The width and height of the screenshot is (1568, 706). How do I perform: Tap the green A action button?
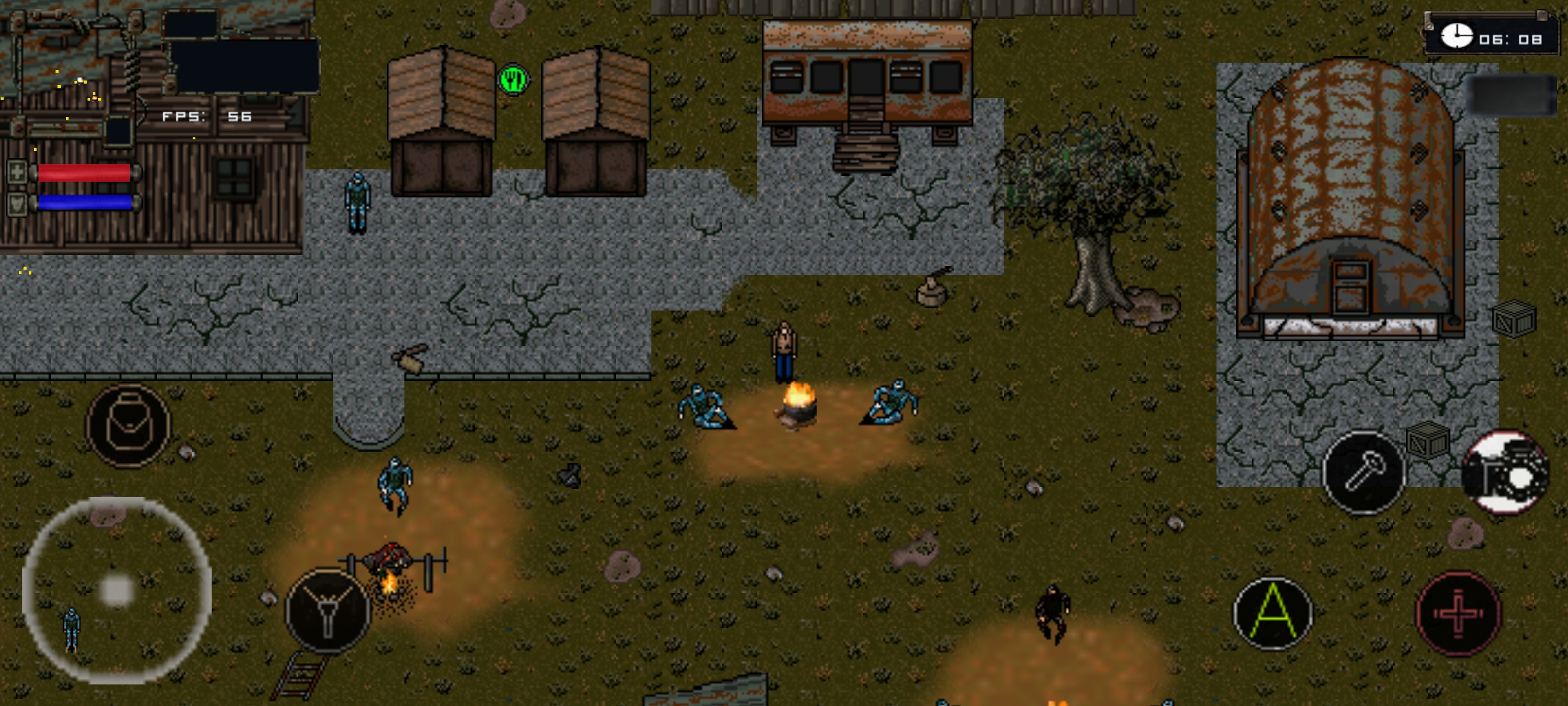pyautogui.click(x=1273, y=613)
